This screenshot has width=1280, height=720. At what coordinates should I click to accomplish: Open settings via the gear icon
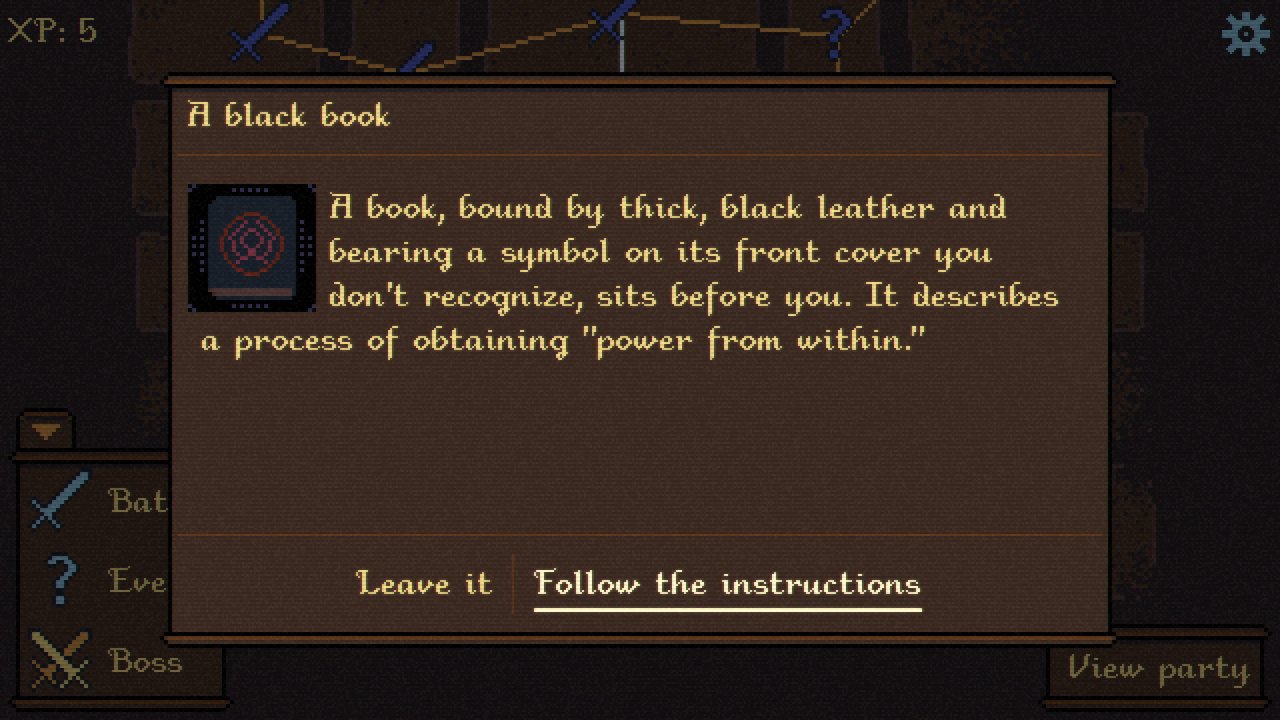pyautogui.click(x=1245, y=35)
